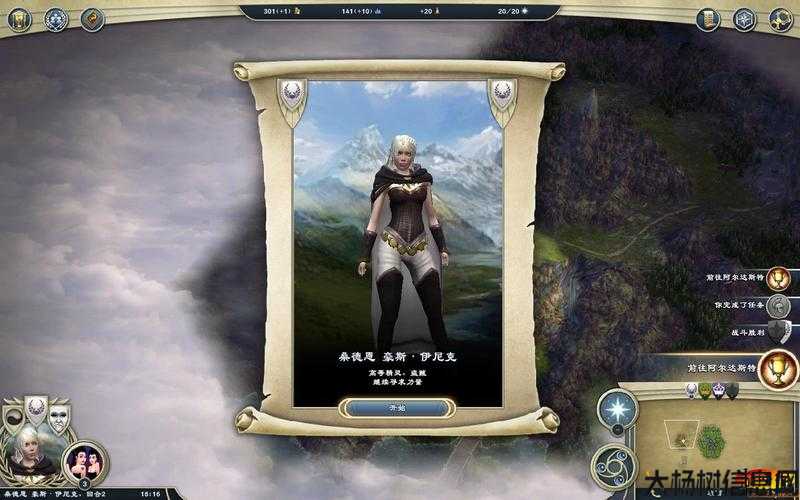The image size is (800, 500).
Task: Select the twin women portrait medallion
Action: coord(85,461)
